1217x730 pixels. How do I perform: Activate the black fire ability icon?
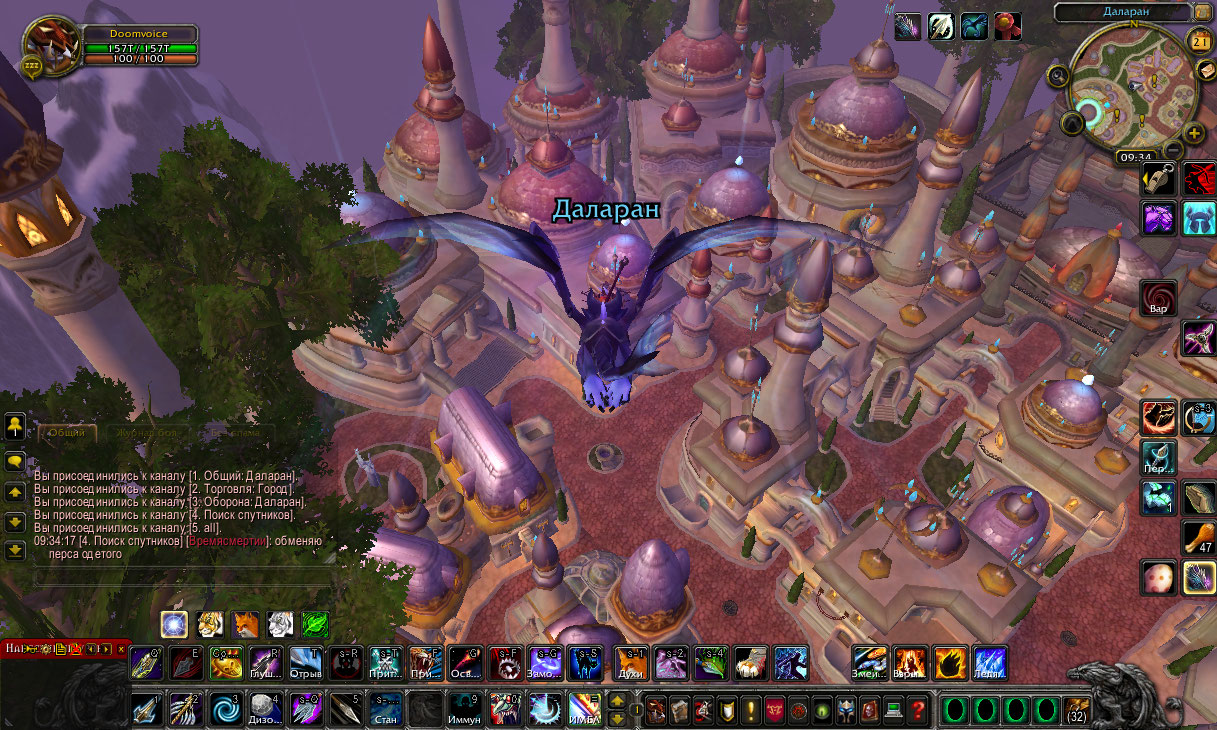click(x=950, y=663)
